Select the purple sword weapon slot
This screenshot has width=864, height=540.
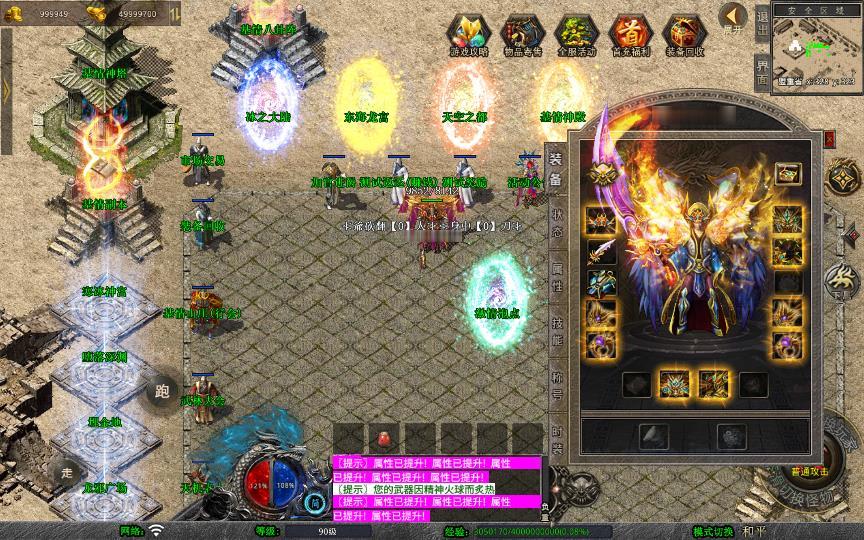[x=602, y=250]
